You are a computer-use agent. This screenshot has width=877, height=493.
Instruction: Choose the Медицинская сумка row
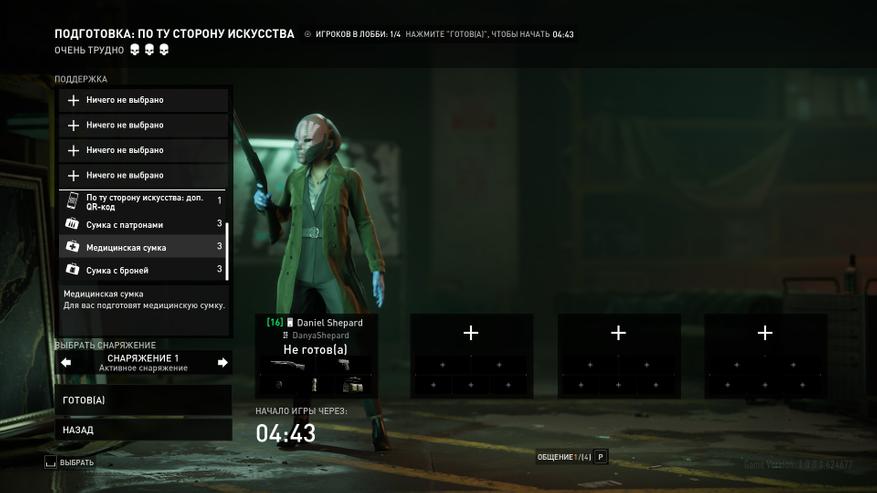point(142,247)
